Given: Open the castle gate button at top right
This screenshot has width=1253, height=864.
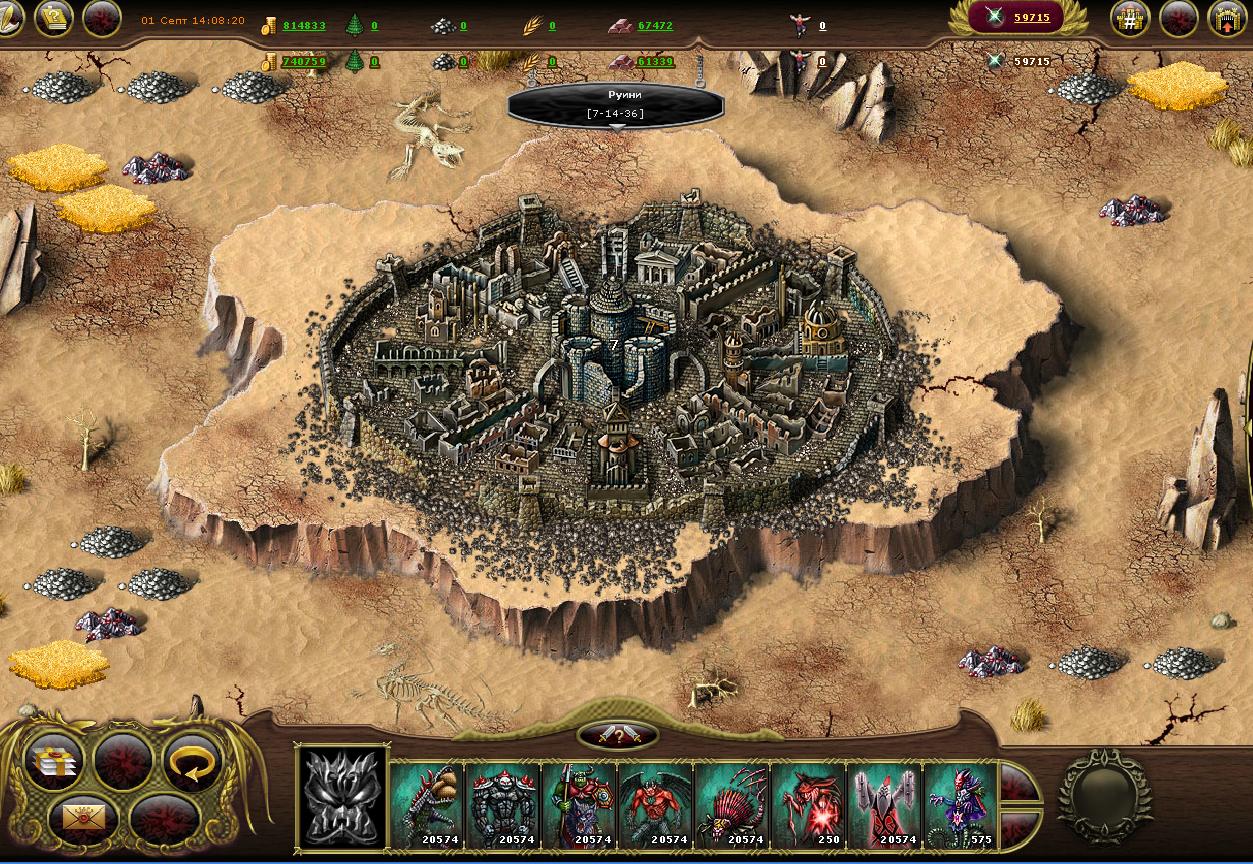Looking at the screenshot, I should click(x=1227, y=18).
